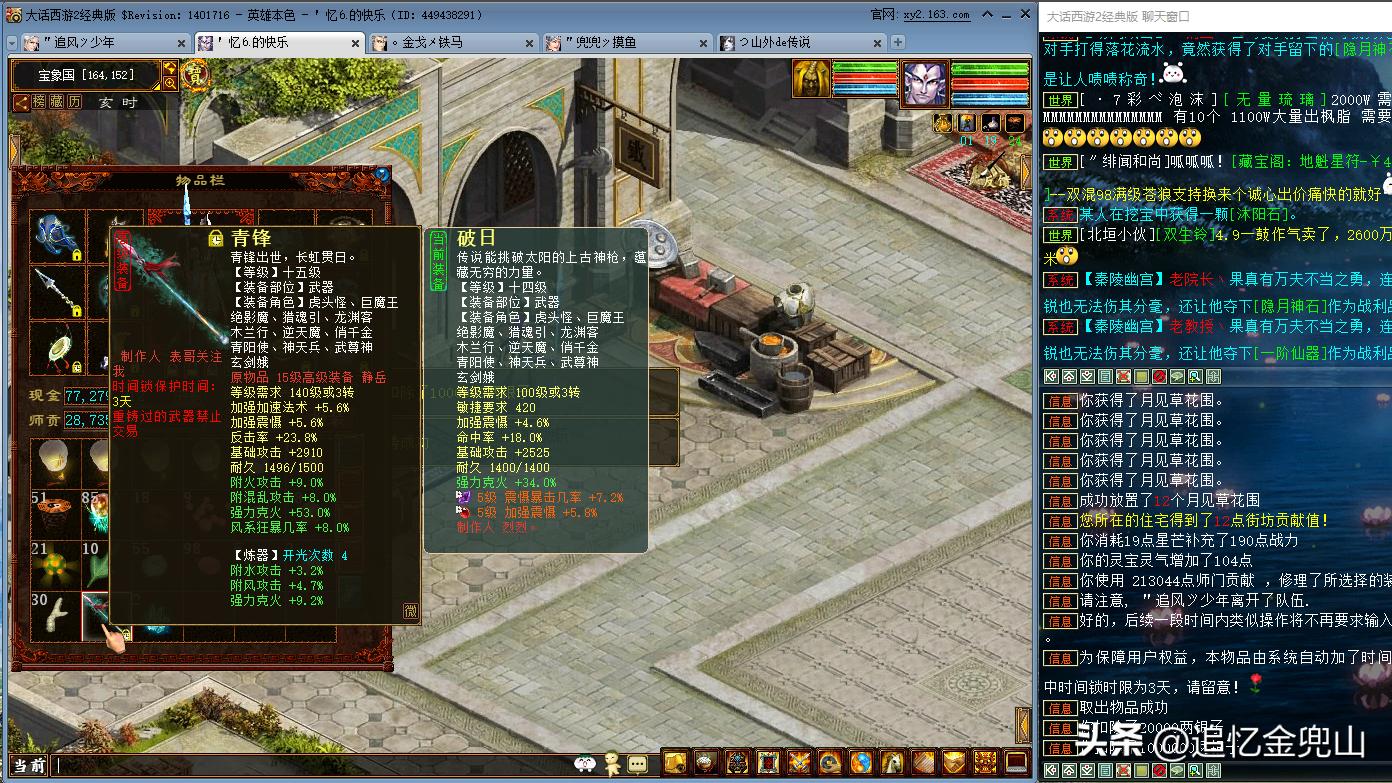Viewport: 1392px width, 783px height.
Task: Toggle the 世界 channel label in chat
Action: pyautogui.click(x=1060, y=100)
